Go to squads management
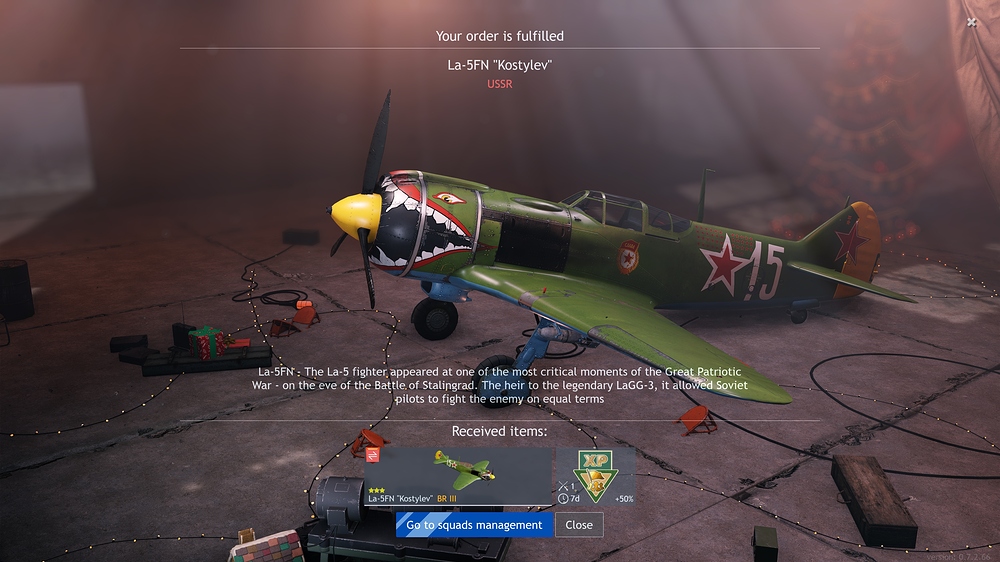 click(474, 525)
